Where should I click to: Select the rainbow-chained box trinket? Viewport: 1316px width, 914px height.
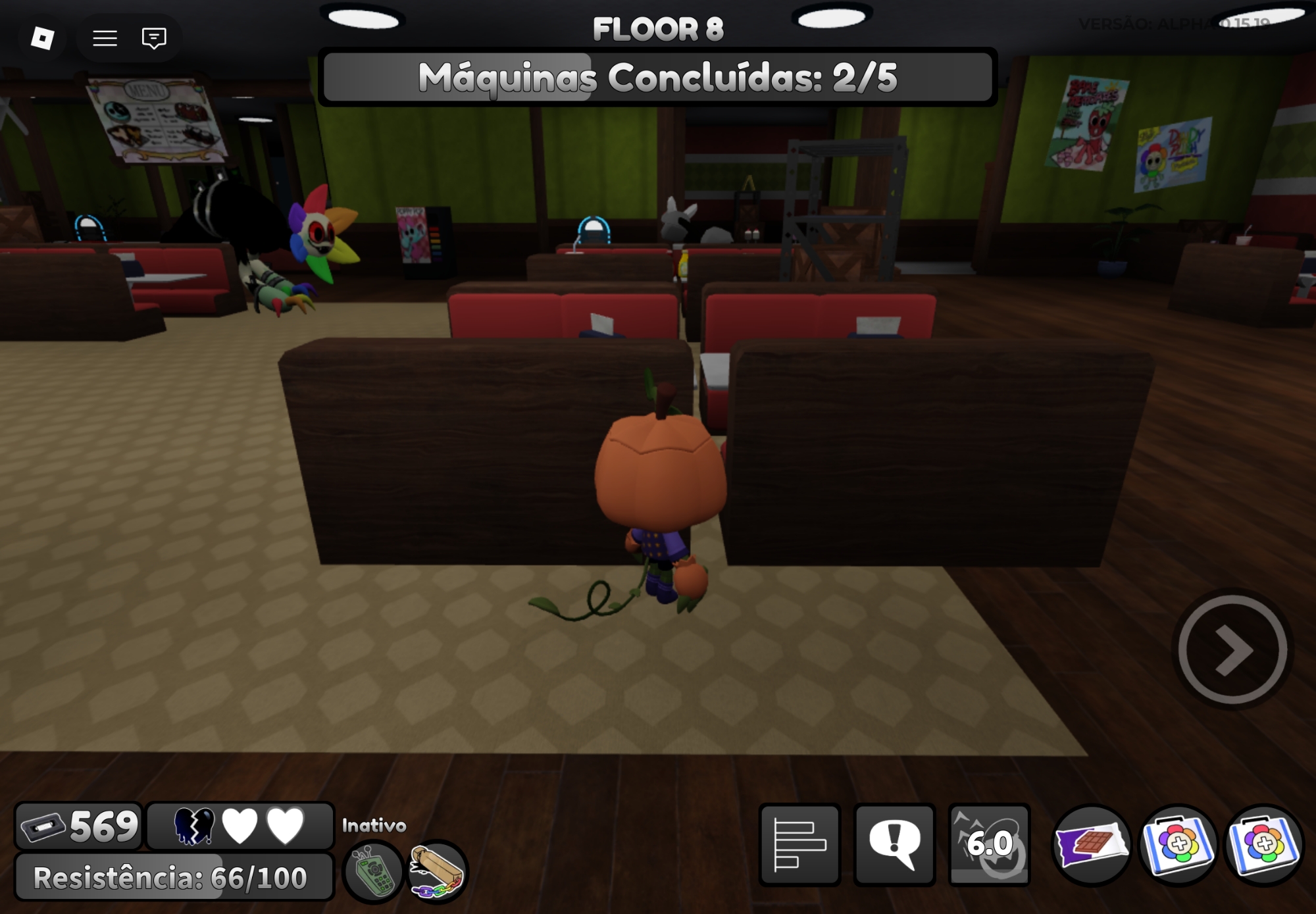coord(437,871)
